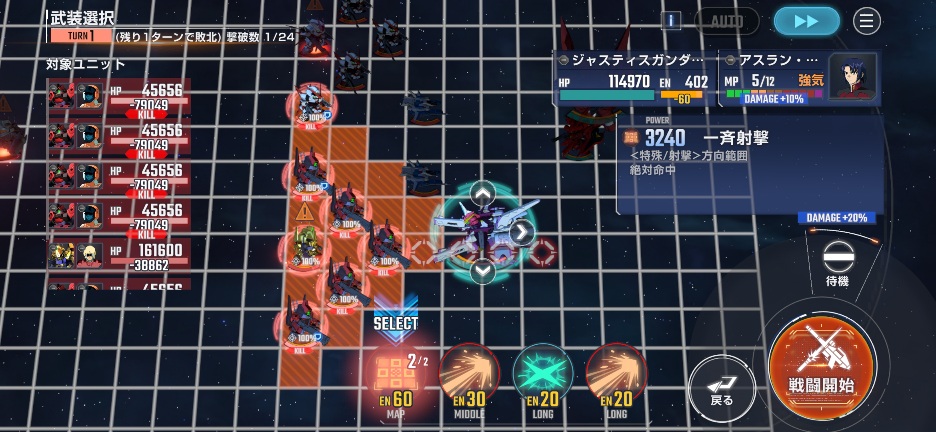Screen dimensions: 936x432
Task: Toggle the AUTO battle mode
Action: coord(727,21)
